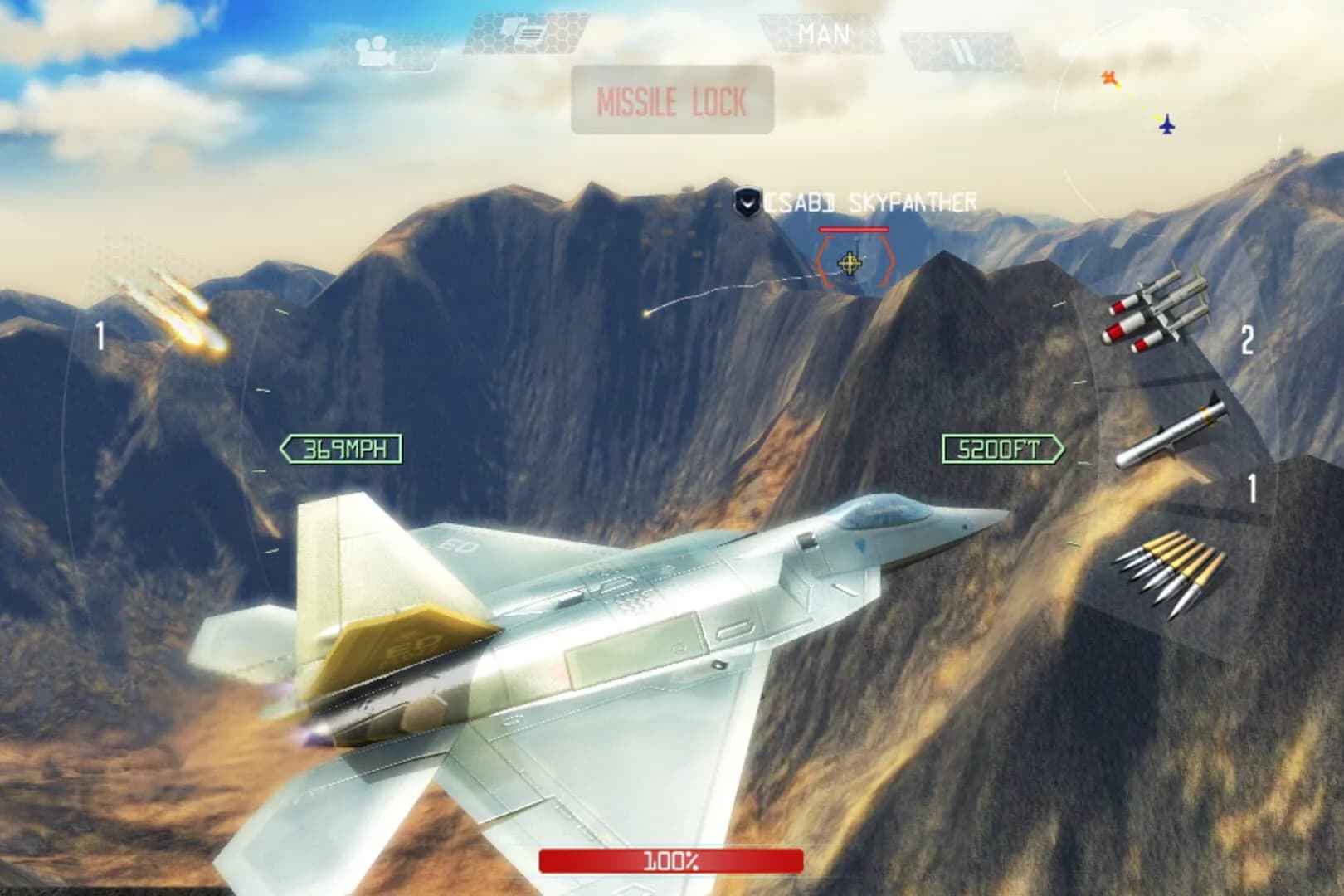Tap the flare counter 1 on the left

[x=100, y=333]
